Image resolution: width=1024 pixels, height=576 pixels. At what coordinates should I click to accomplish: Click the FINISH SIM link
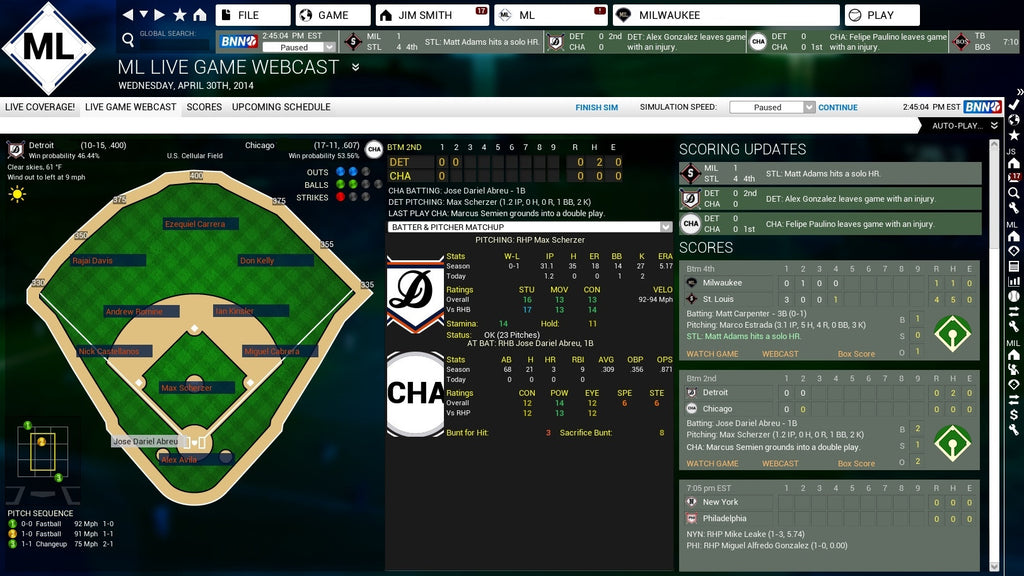click(x=596, y=107)
